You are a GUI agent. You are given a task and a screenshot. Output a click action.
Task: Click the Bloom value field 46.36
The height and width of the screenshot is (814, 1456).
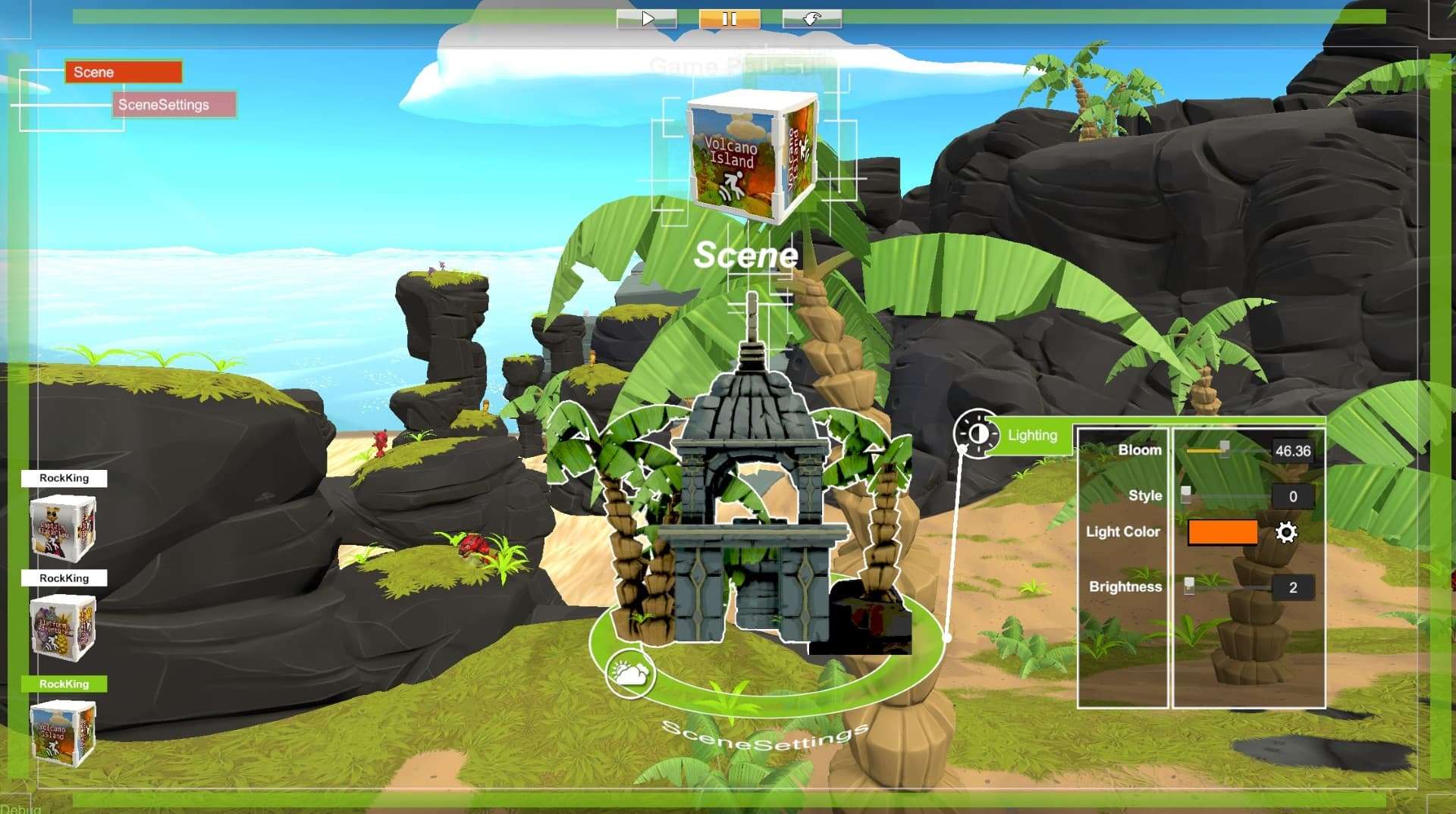(x=1292, y=451)
